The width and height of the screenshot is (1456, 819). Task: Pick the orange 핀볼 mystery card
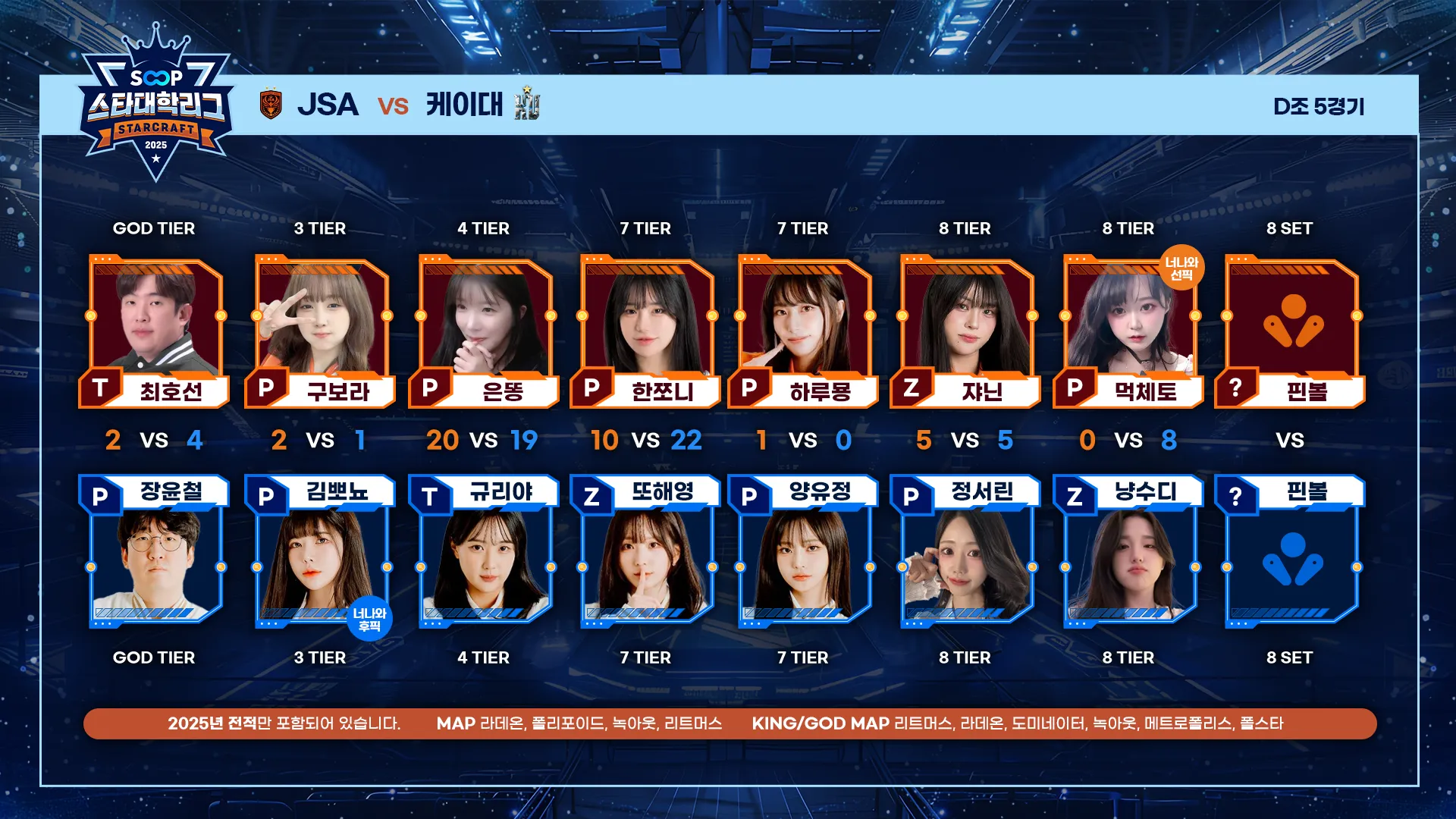click(1291, 330)
